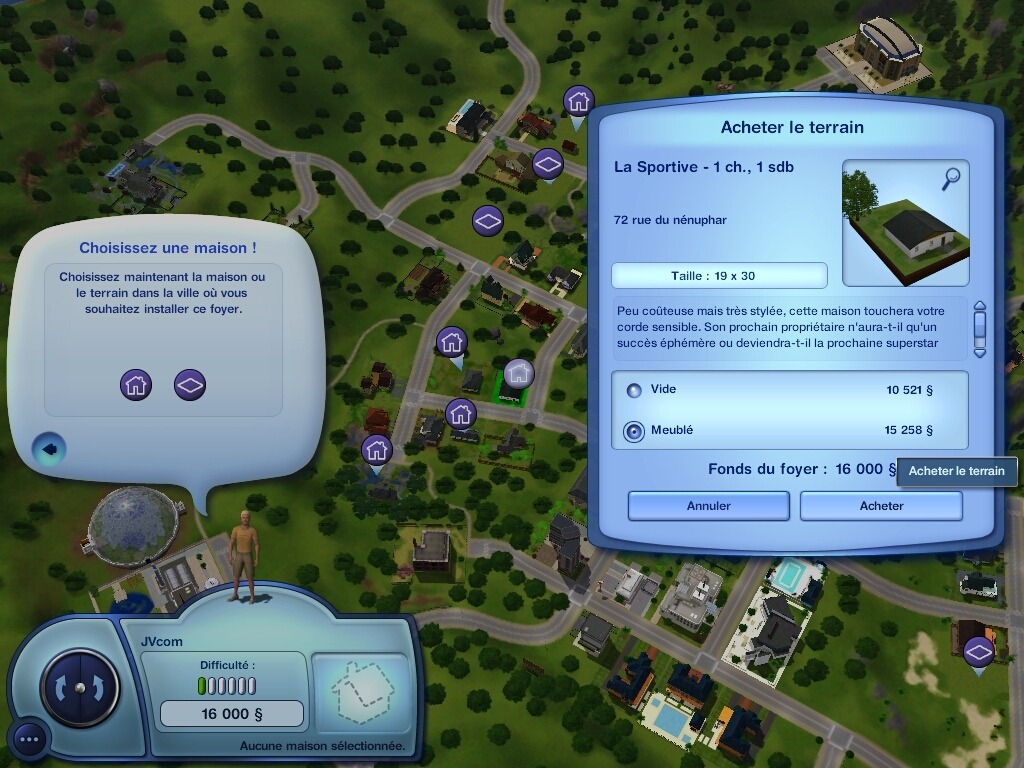1024x768 pixels.
Task: Confirm purchase with the Acheter button
Action: (881, 506)
